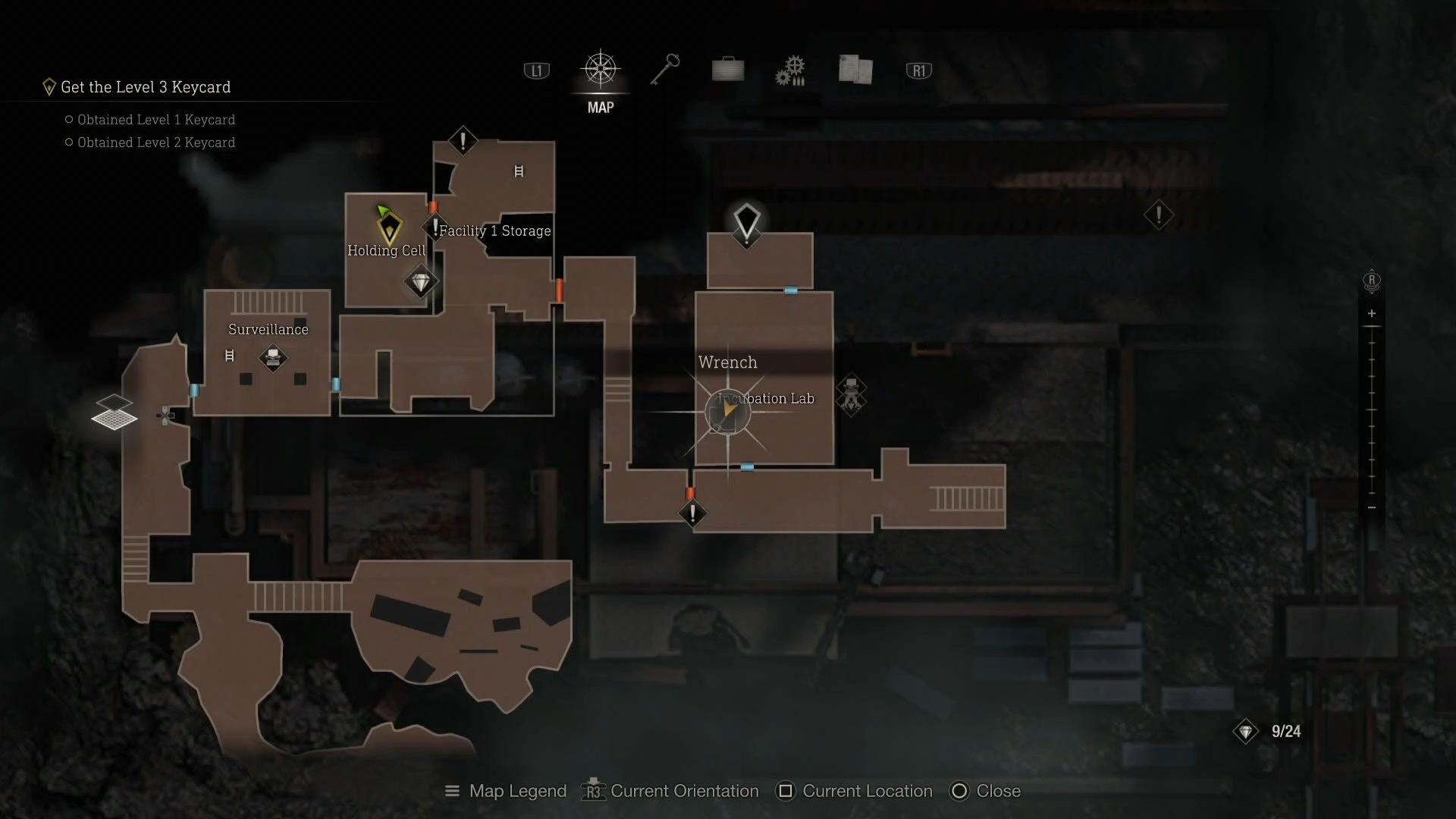Zoom out with the minus on zoom slider

(x=1371, y=507)
